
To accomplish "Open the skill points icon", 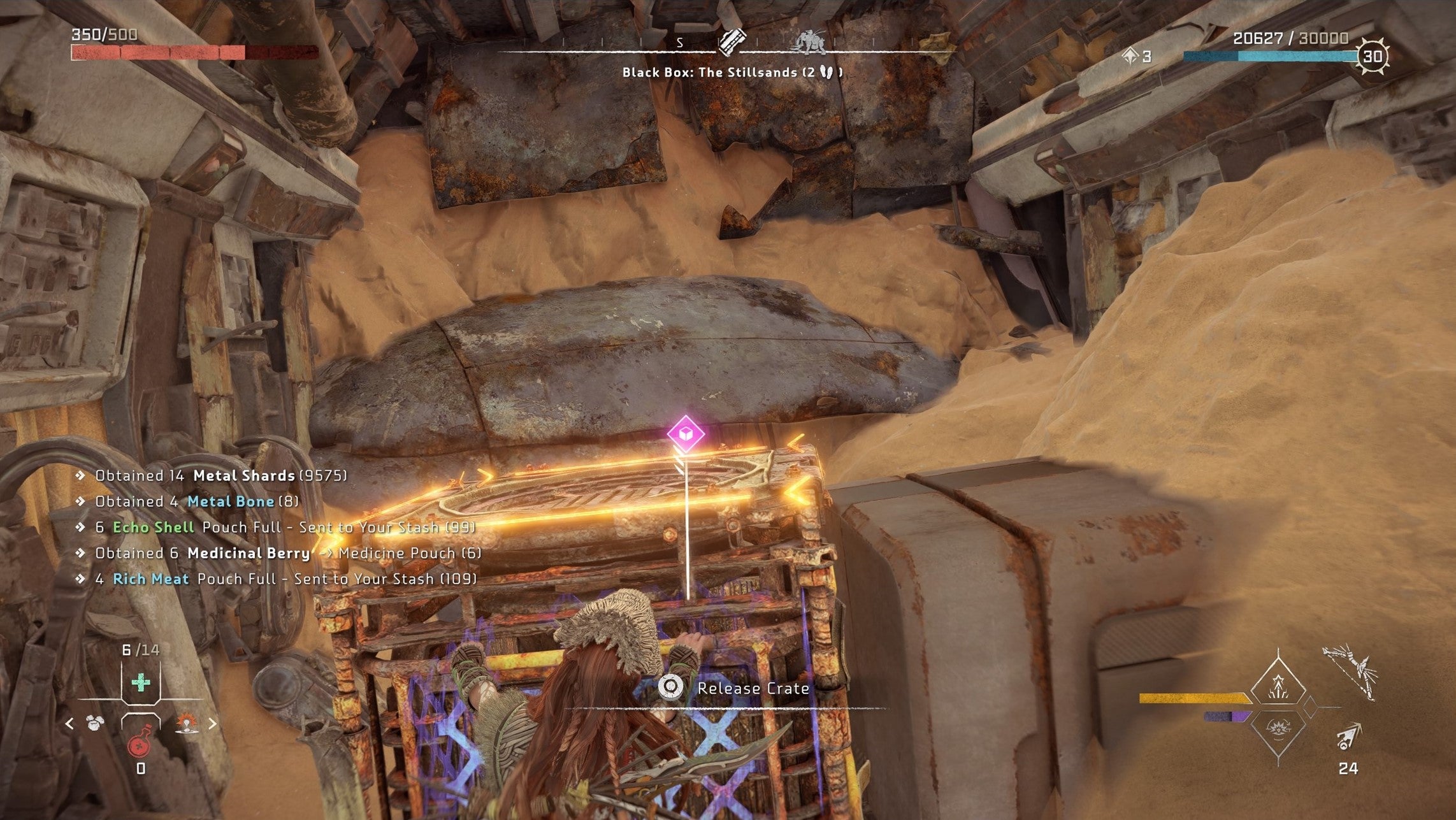I will click(1131, 57).
